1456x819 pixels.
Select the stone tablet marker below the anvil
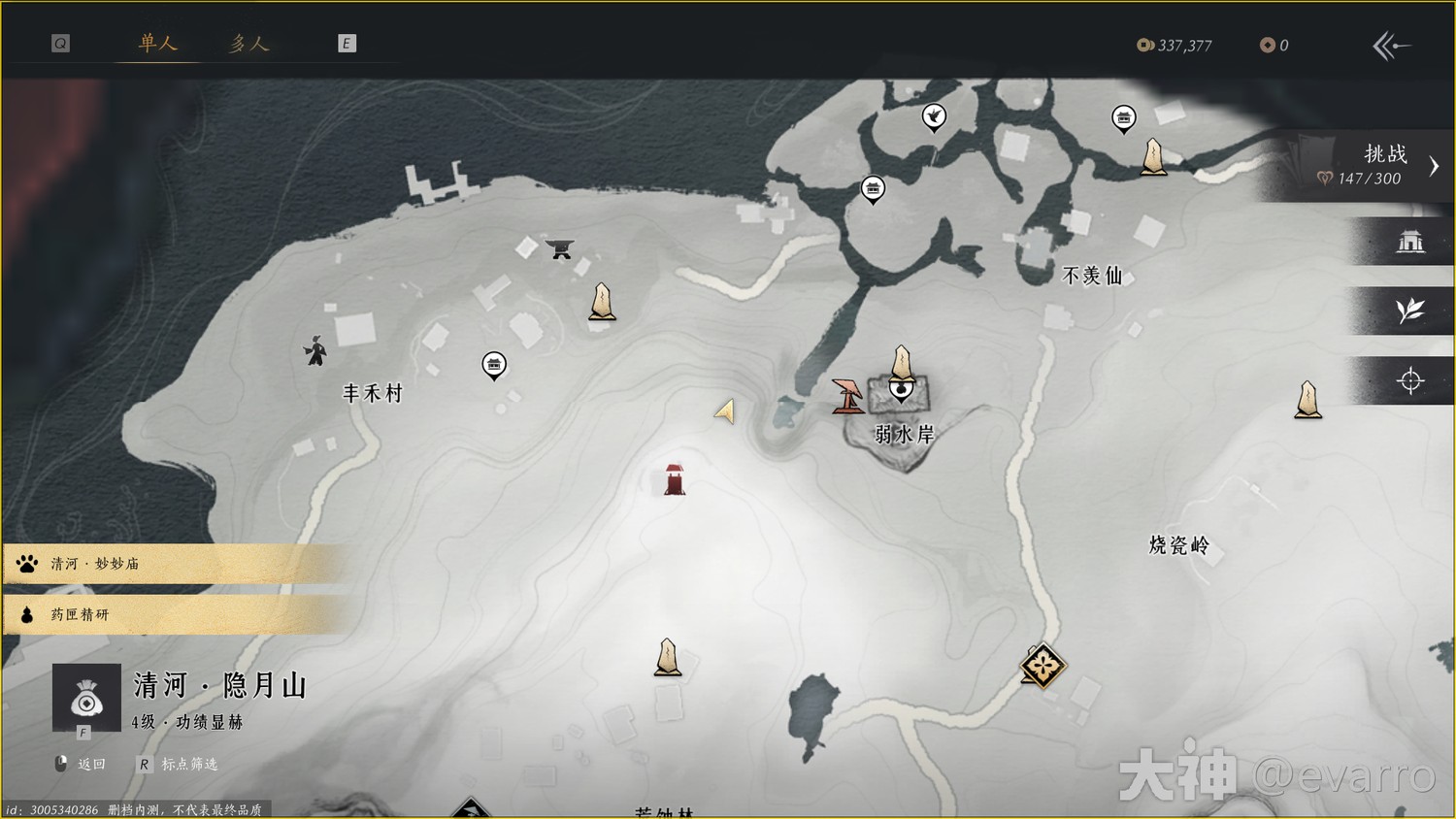pyautogui.click(x=602, y=302)
